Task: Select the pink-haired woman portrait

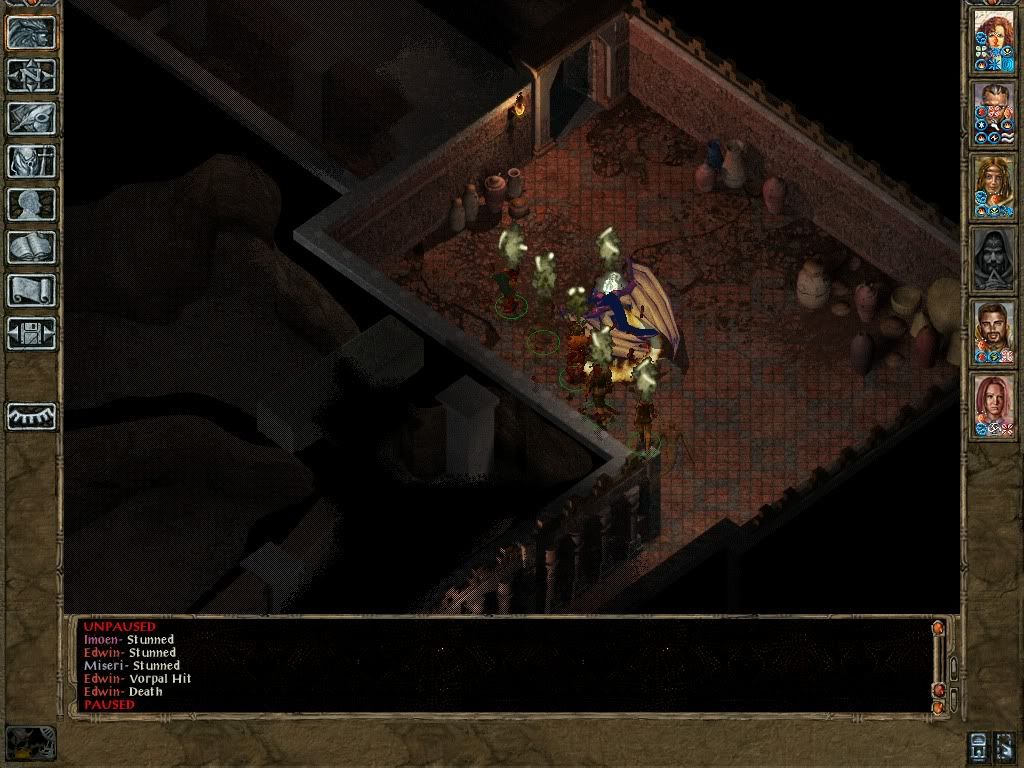Action: click(994, 405)
